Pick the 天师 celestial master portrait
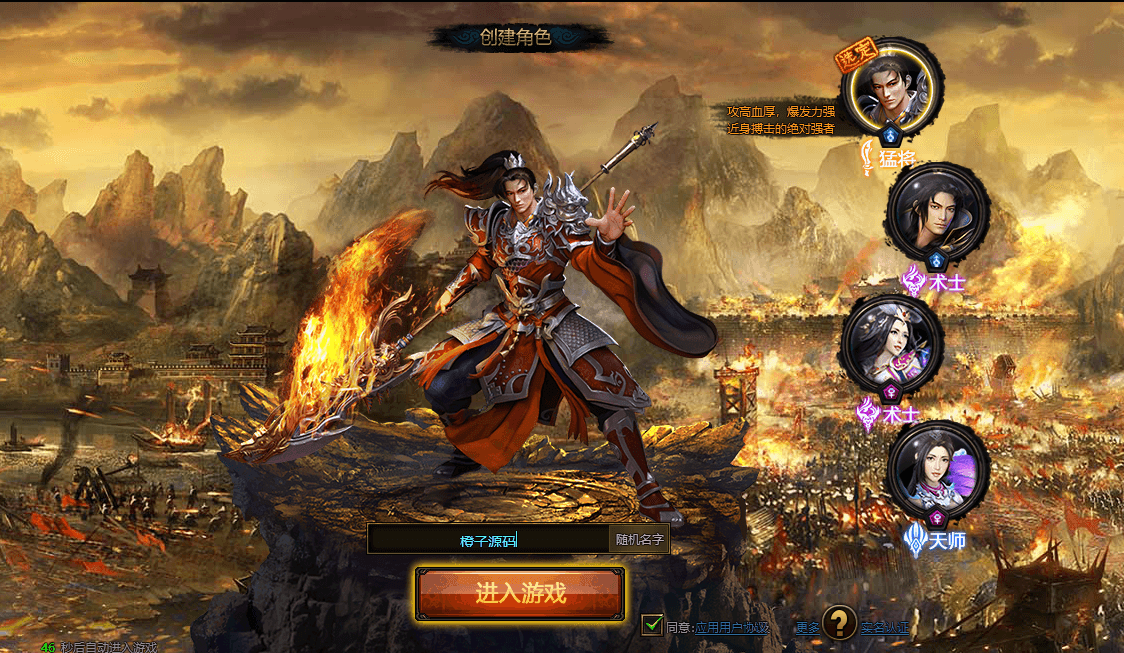The image size is (1124, 653). (x=938, y=470)
